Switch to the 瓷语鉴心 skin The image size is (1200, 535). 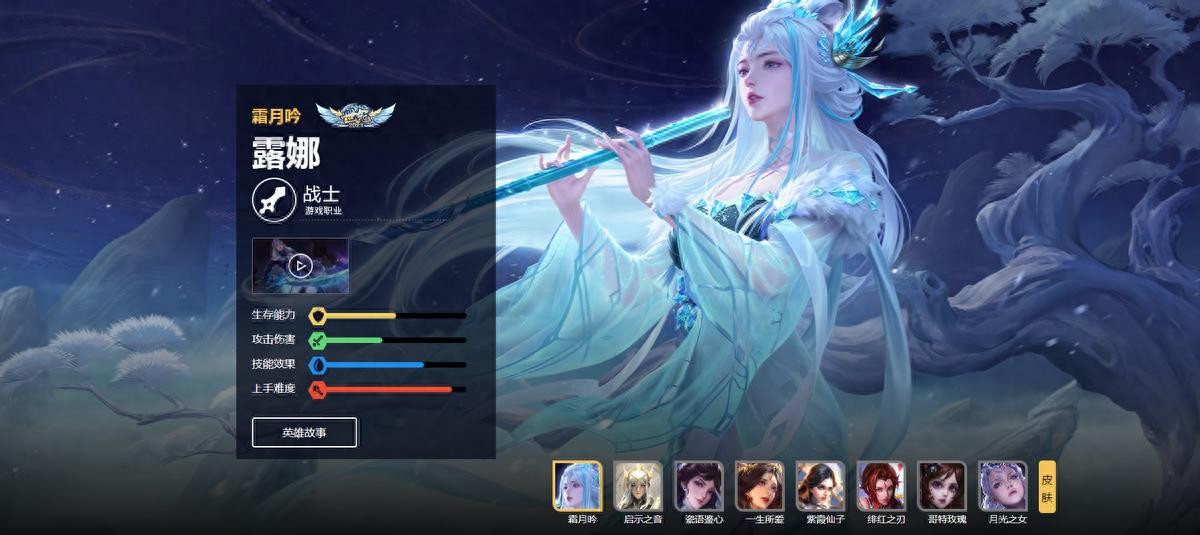pyautogui.click(x=699, y=486)
